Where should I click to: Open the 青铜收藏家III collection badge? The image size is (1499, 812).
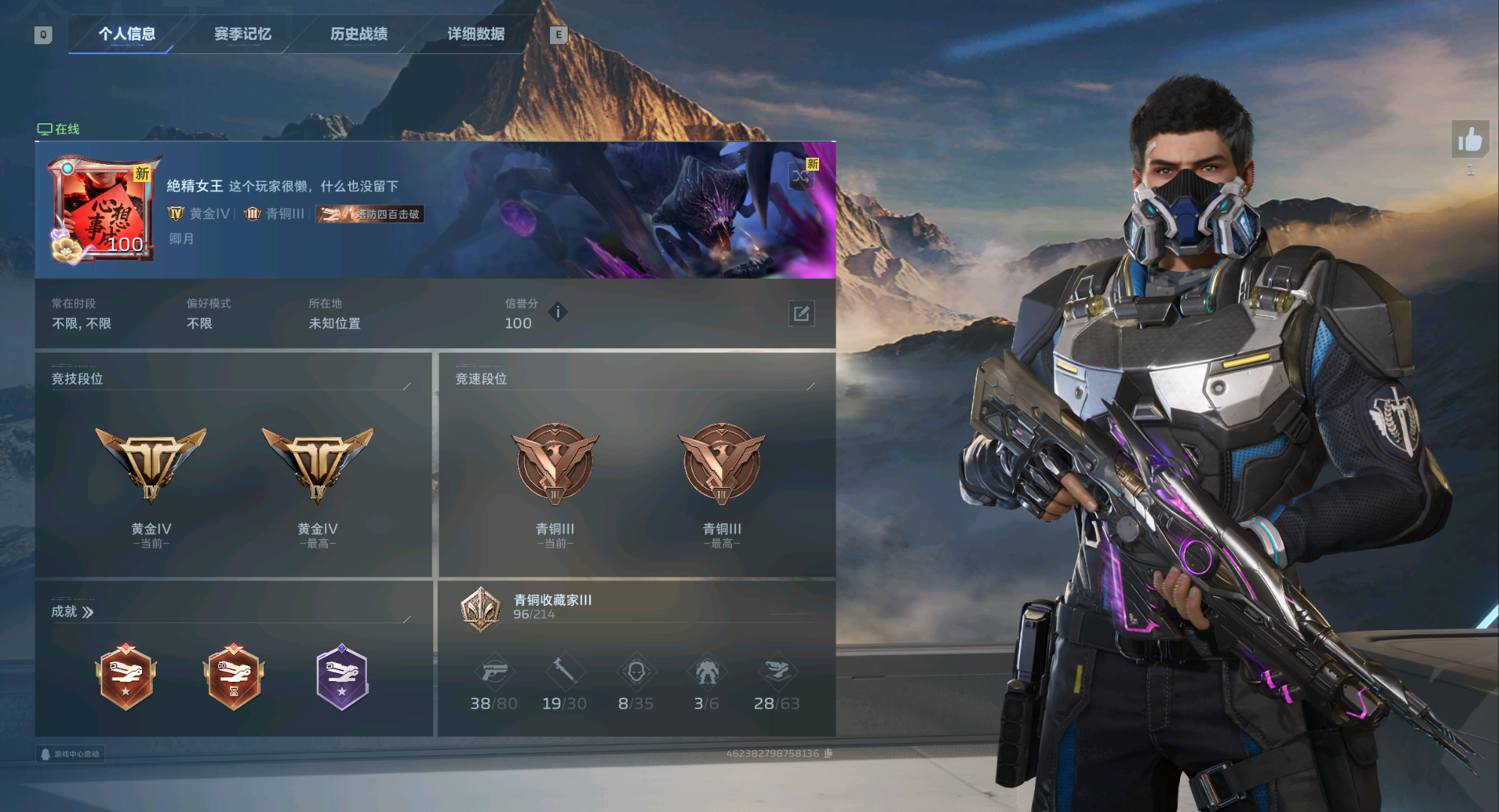point(481,608)
